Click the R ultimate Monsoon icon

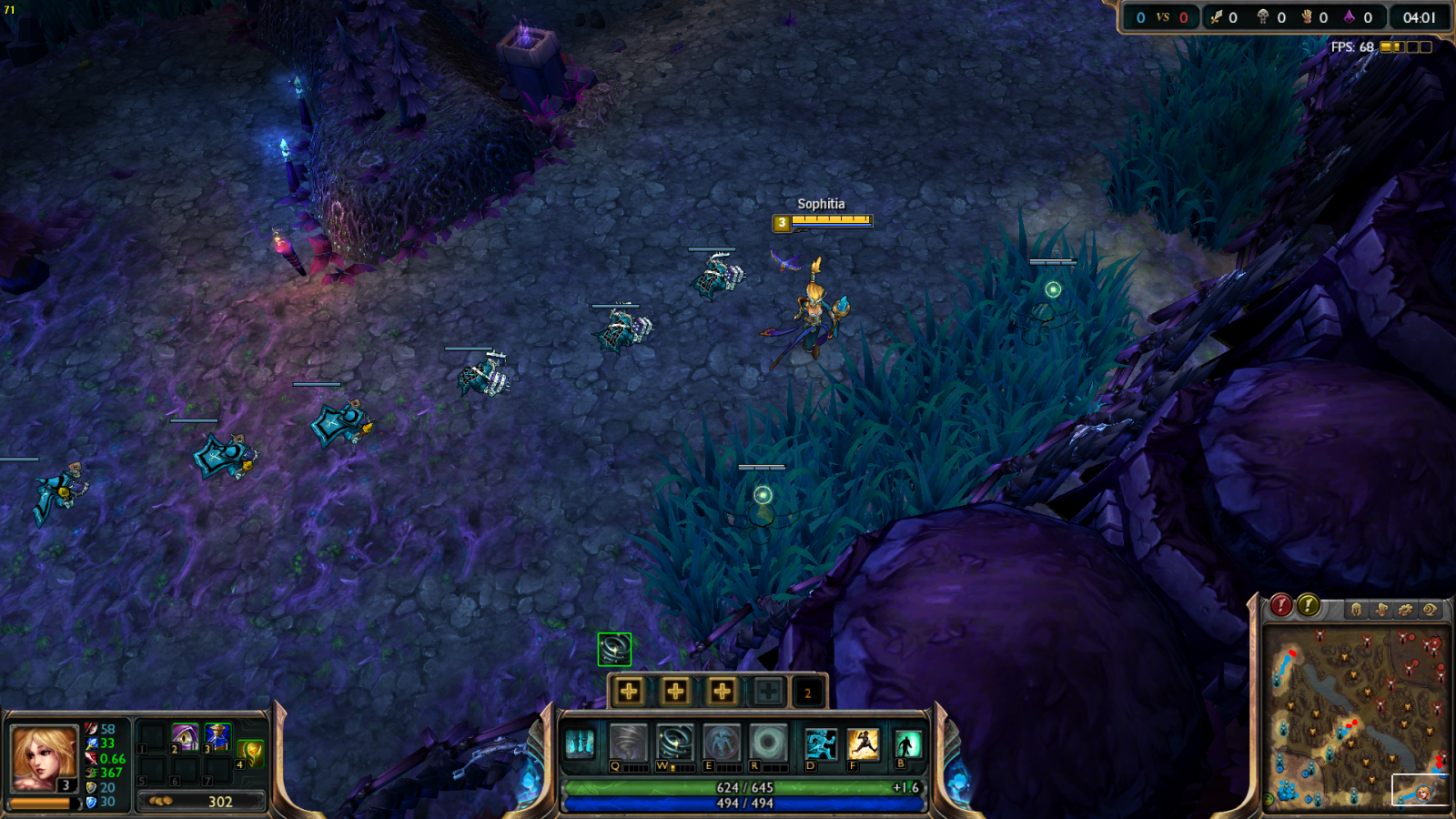tap(768, 743)
